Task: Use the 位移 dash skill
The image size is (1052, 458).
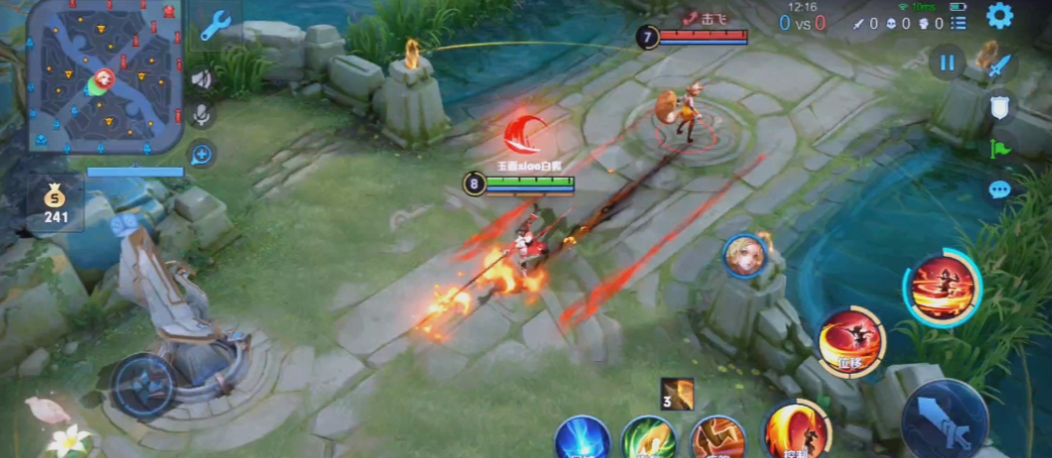Action: click(850, 342)
